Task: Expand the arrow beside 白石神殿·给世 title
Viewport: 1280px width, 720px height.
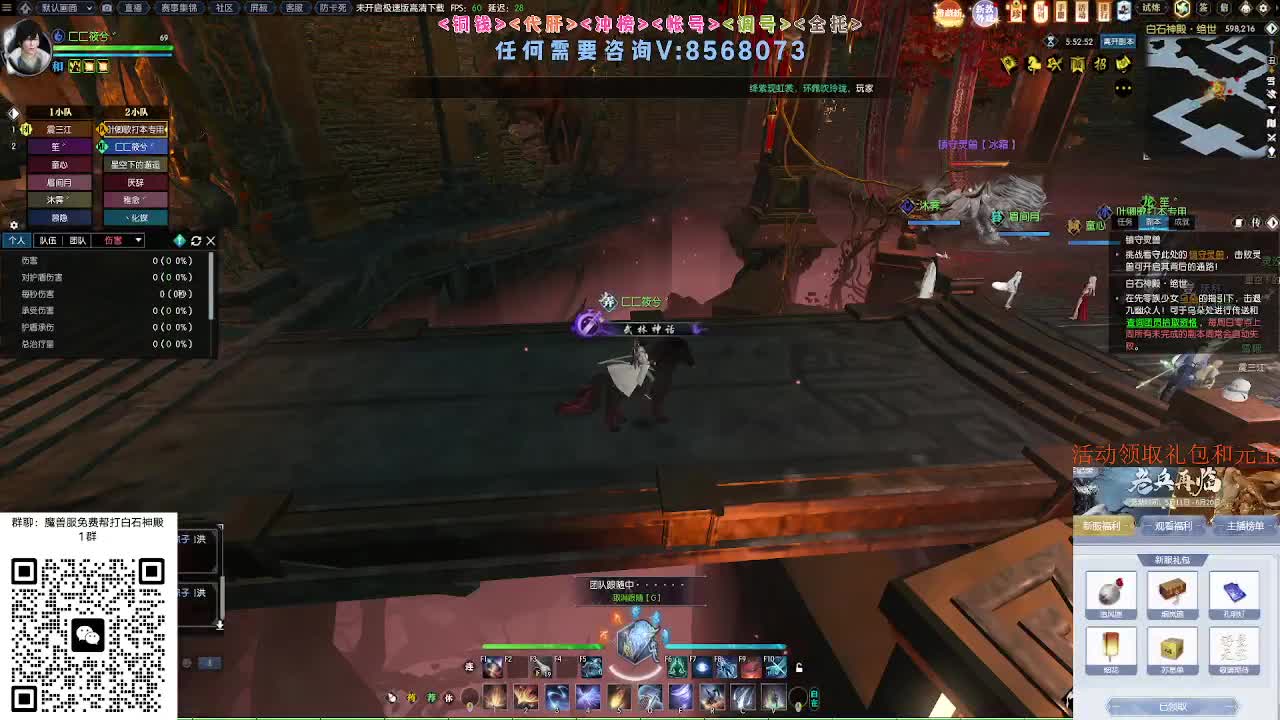Action: 1271,28
